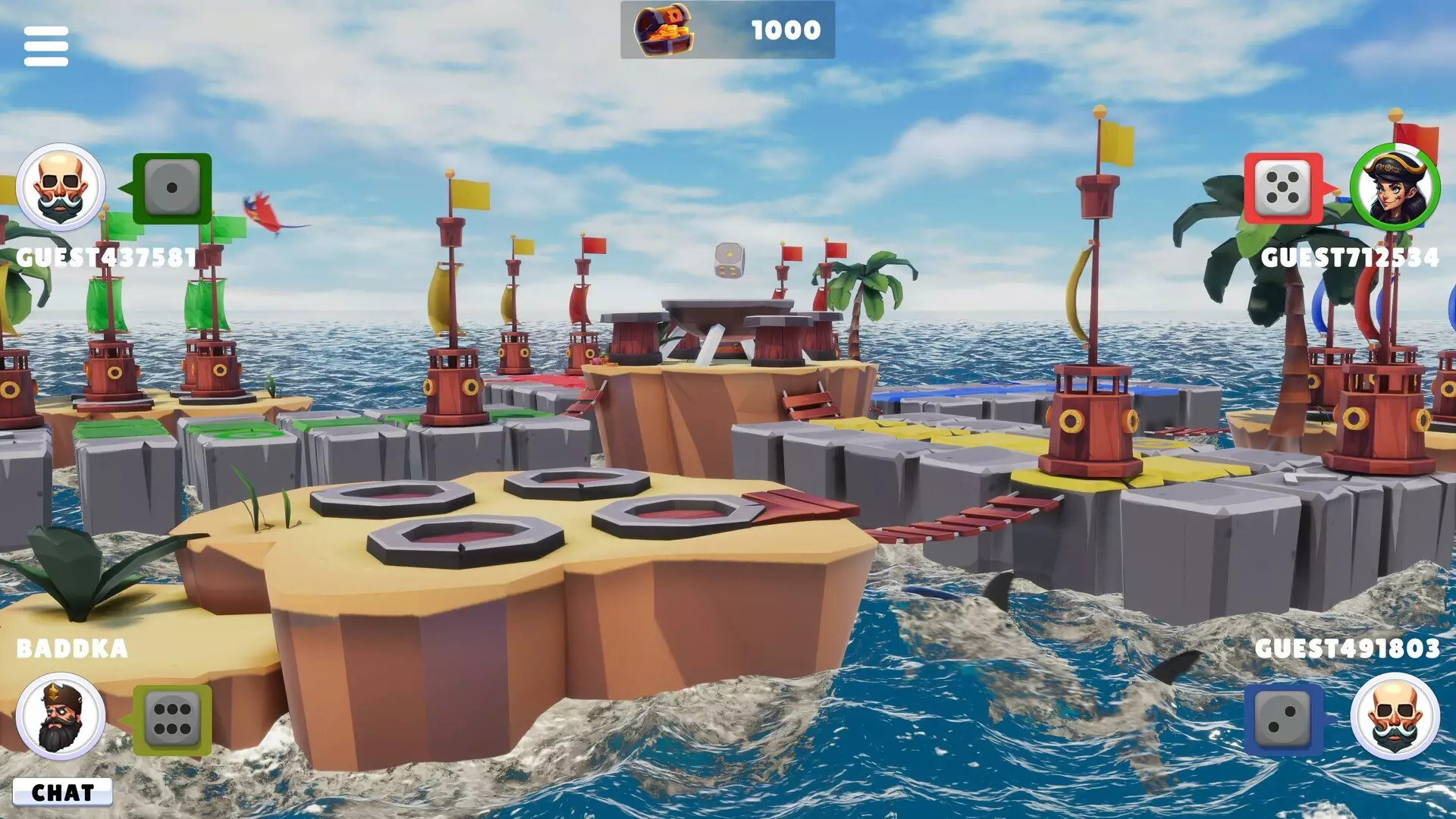Click the green speech-bubble dice frame
This screenshot has width=1456, height=819.
171,188
